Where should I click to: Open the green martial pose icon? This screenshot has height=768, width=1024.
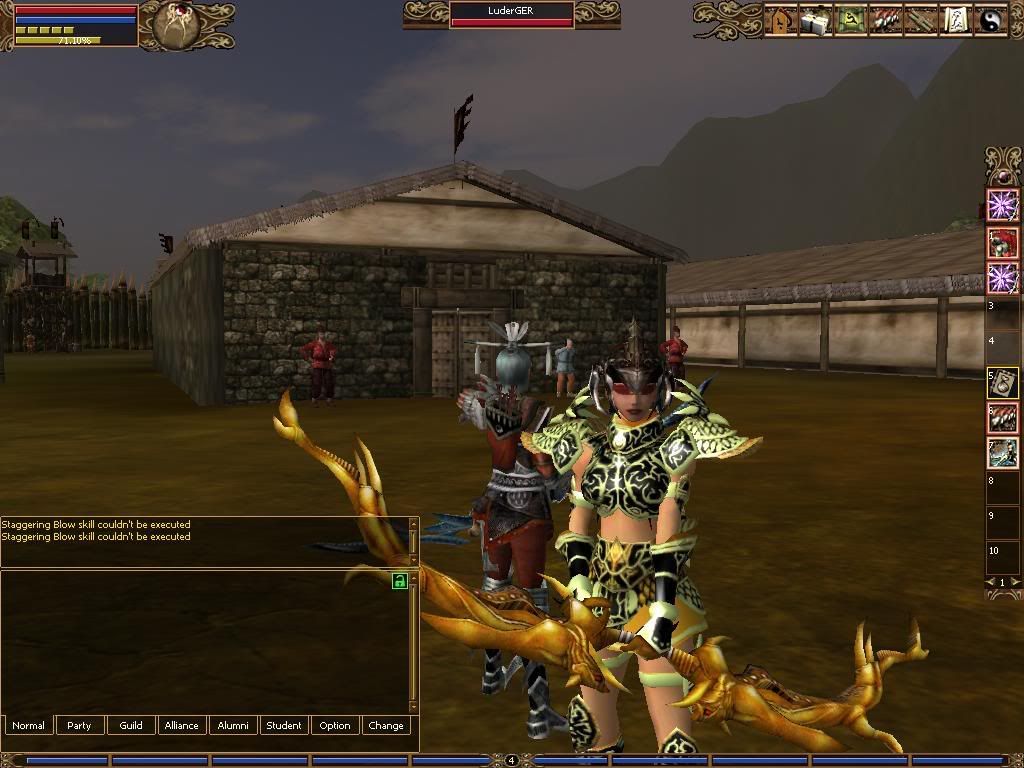point(851,20)
